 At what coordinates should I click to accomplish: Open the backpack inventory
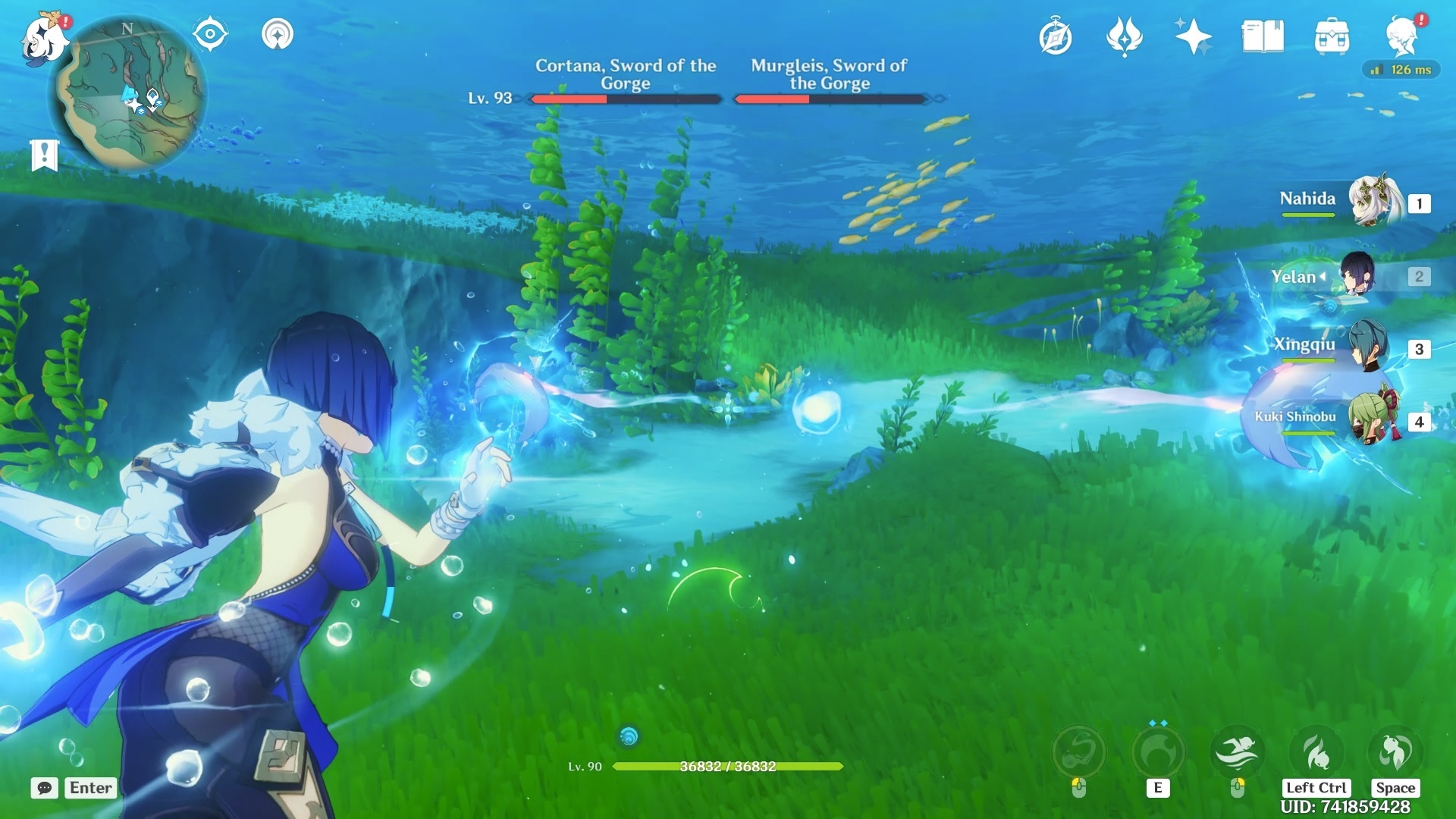pyautogui.click(x=1332, y=36)
